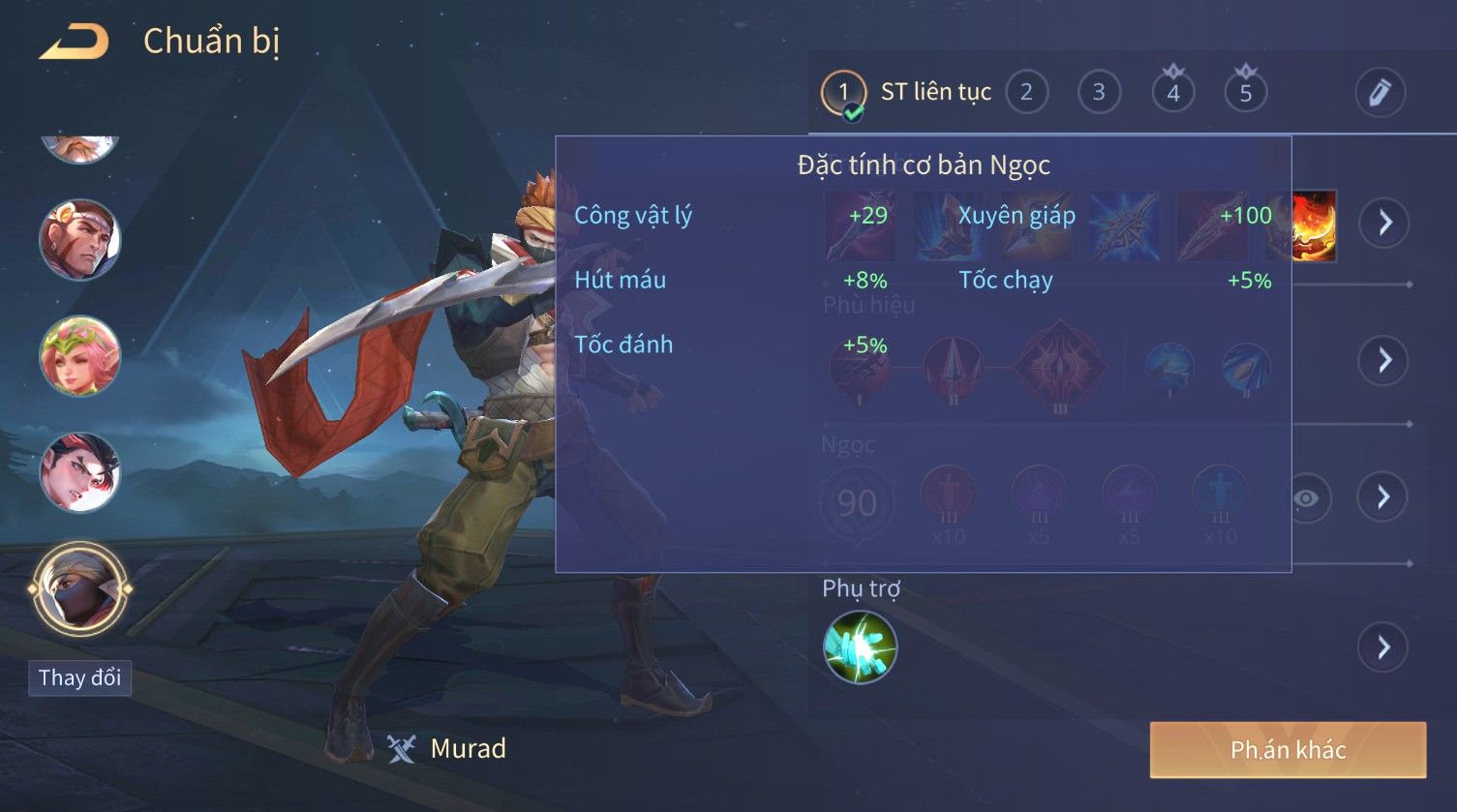The image size is (1457, 812).
Task: Go back using the return arrow
Action: click(x=74, y=42)
